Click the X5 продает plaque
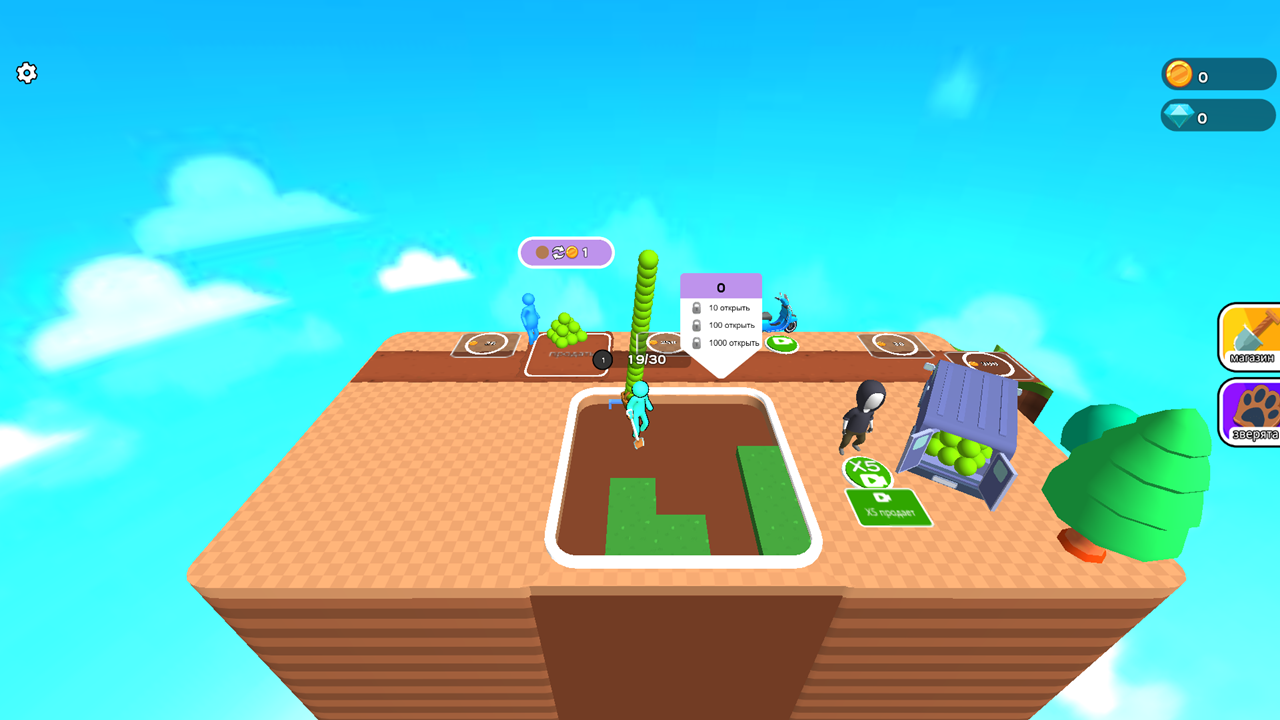The image size is (1280, 720). click(888, 507)
